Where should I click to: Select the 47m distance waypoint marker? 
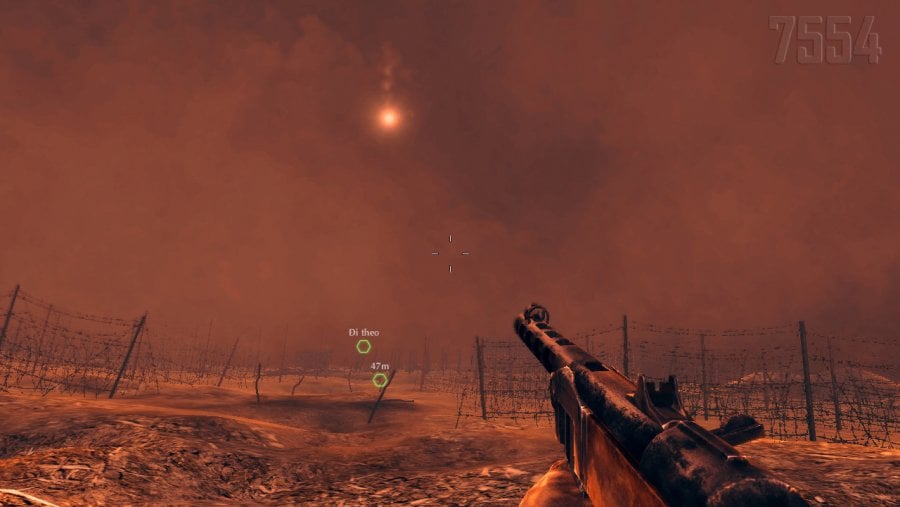pos(380,380)
